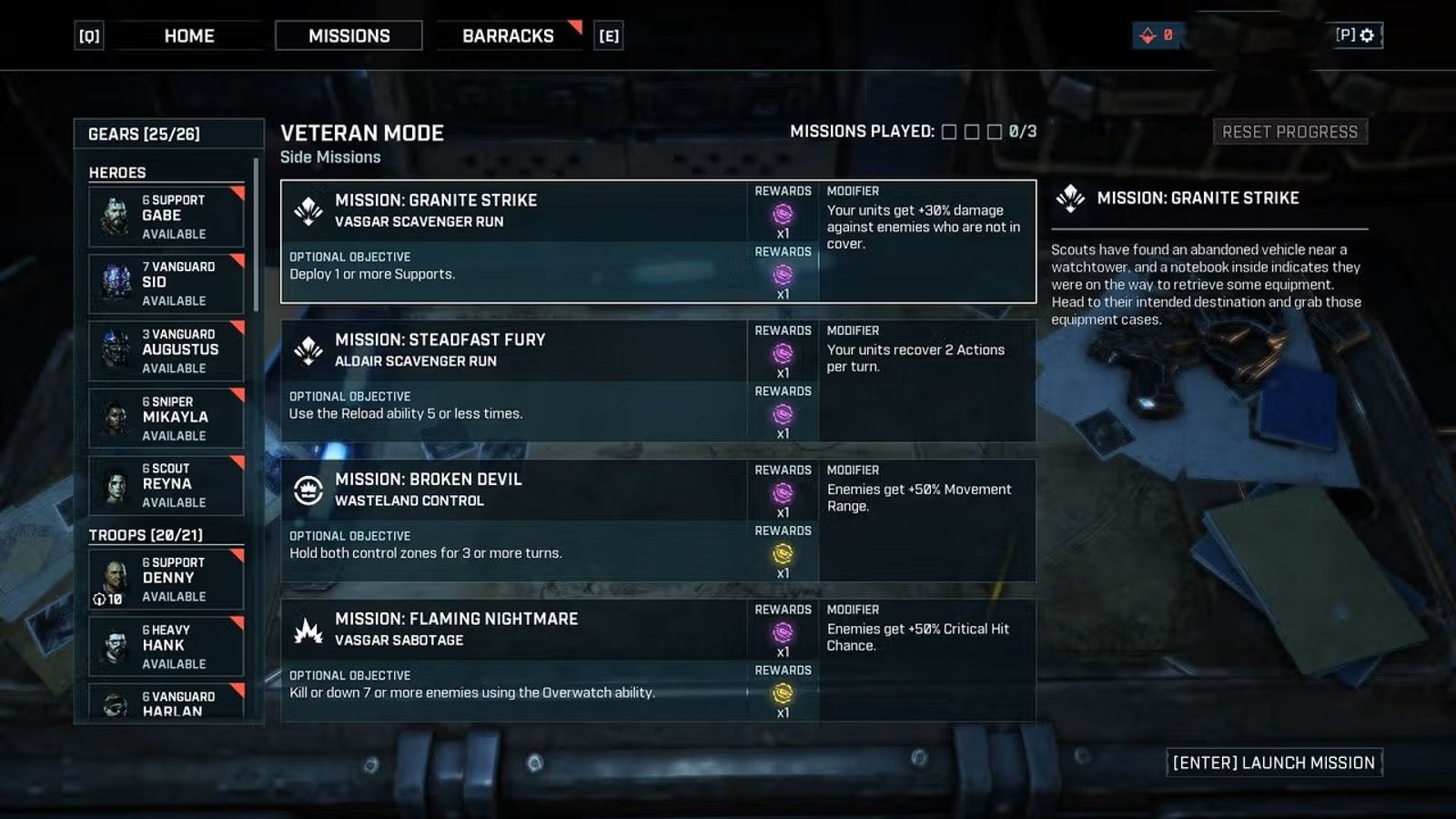Choose vanguard Sid in heroes list
This screenshot has width=1456, height=819.
[167, 283]
